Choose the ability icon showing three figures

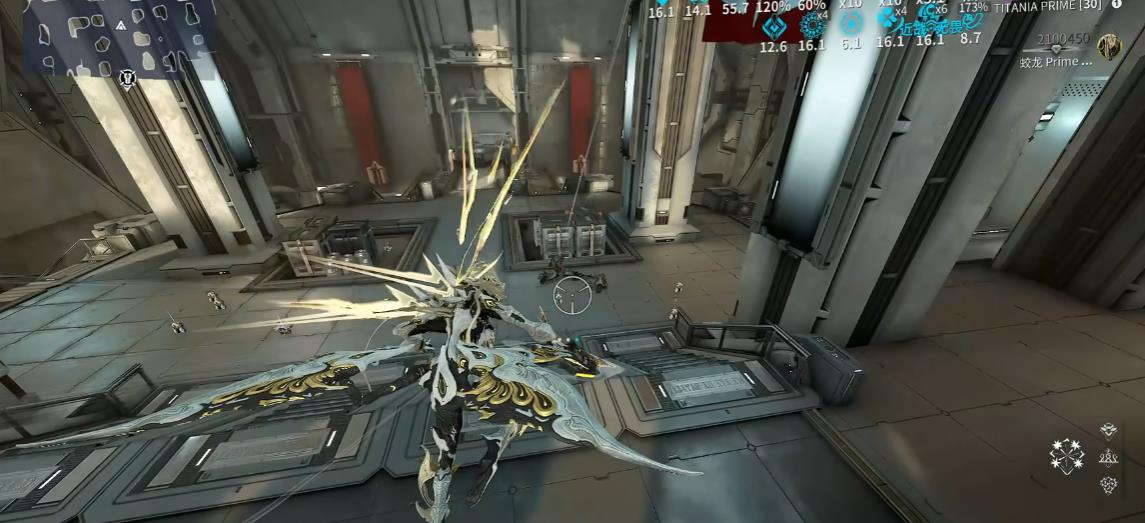(x=1108, y=457)
